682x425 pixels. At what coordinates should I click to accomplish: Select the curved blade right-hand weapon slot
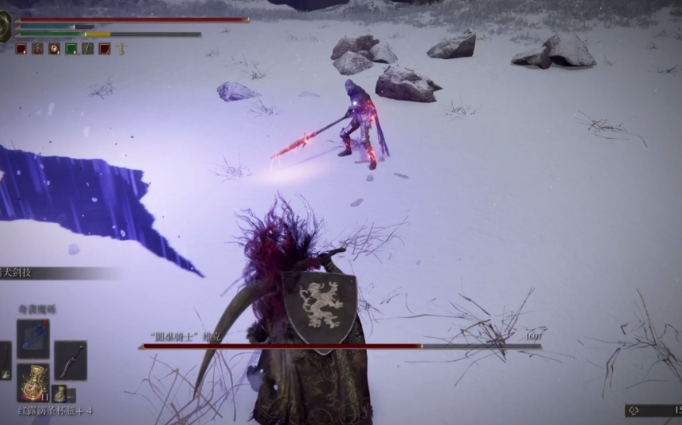[70, 360]
